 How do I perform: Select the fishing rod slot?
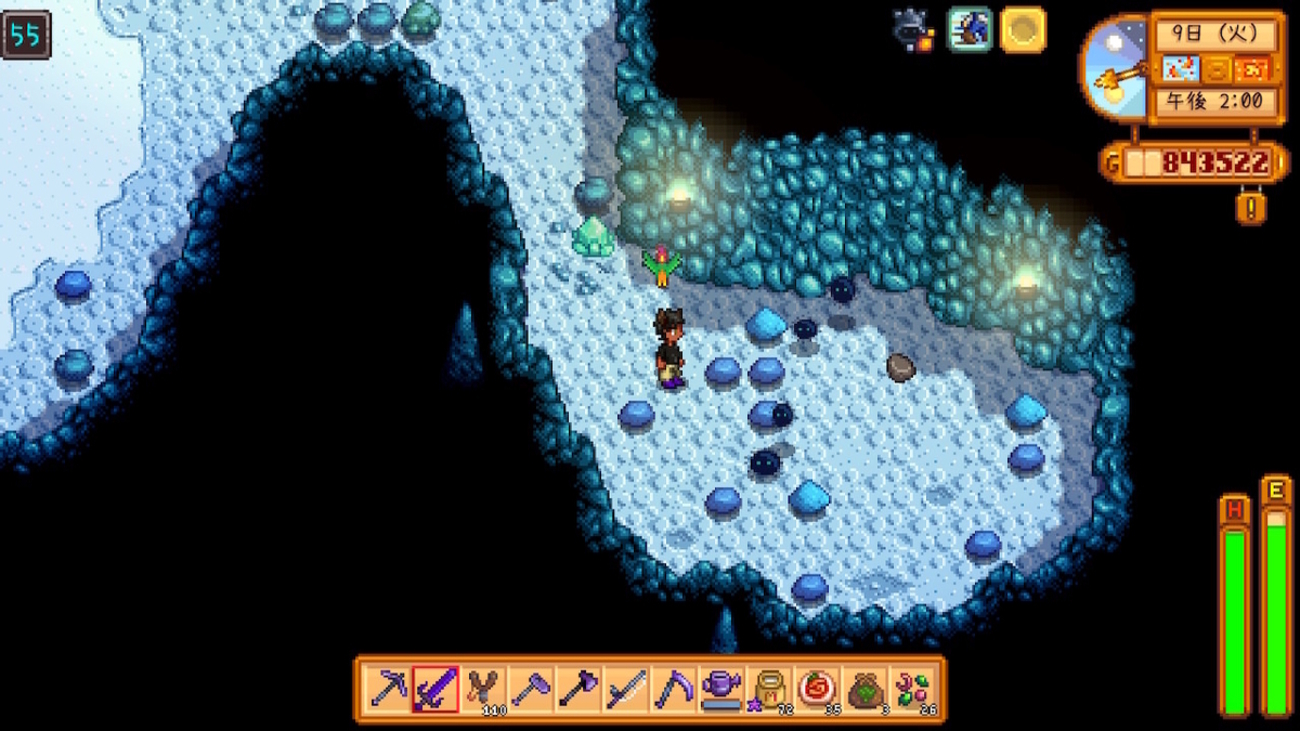(x=626, y=689)
